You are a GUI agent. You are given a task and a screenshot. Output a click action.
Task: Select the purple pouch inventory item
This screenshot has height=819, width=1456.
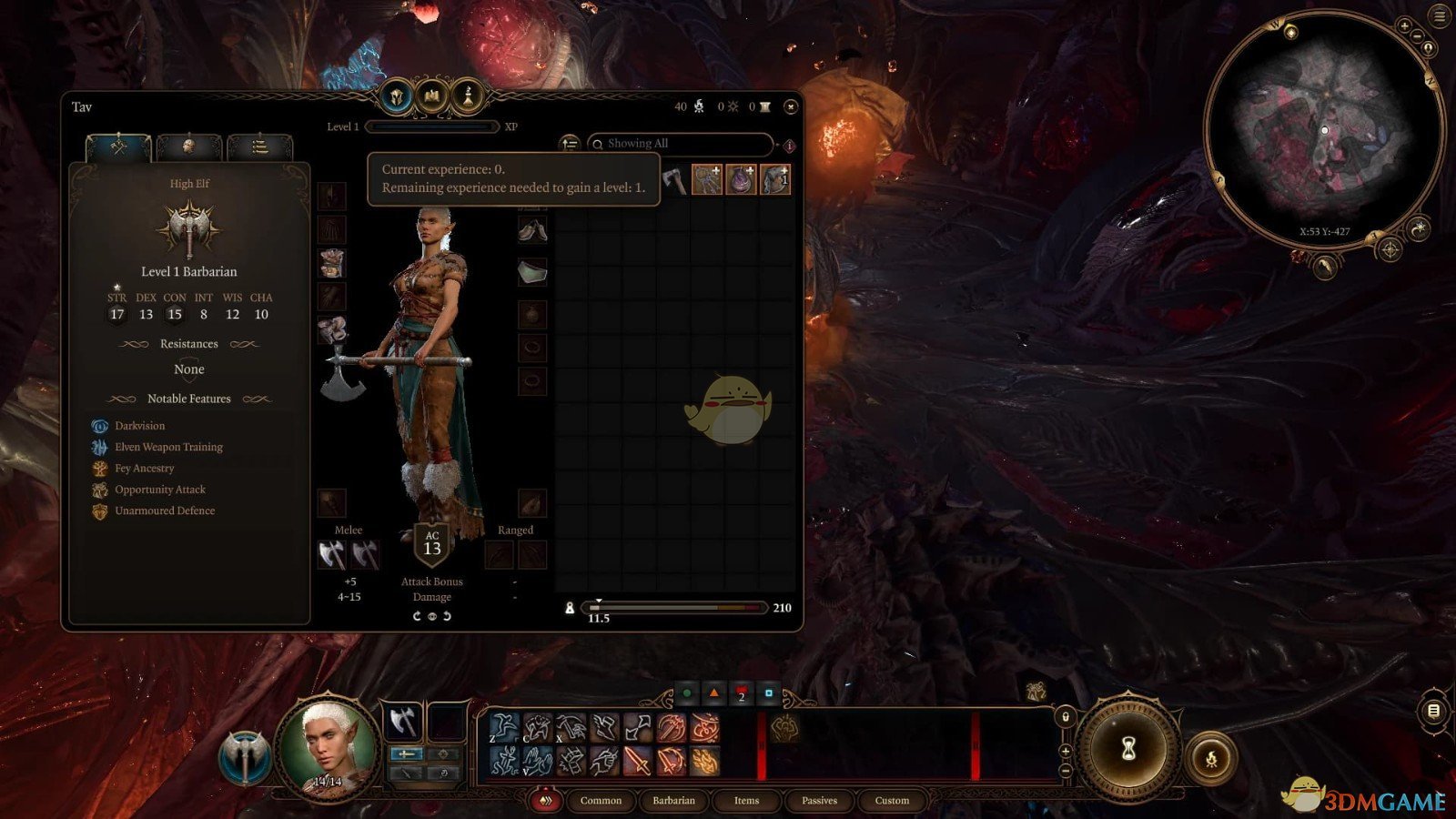click(x=741, y=179)
